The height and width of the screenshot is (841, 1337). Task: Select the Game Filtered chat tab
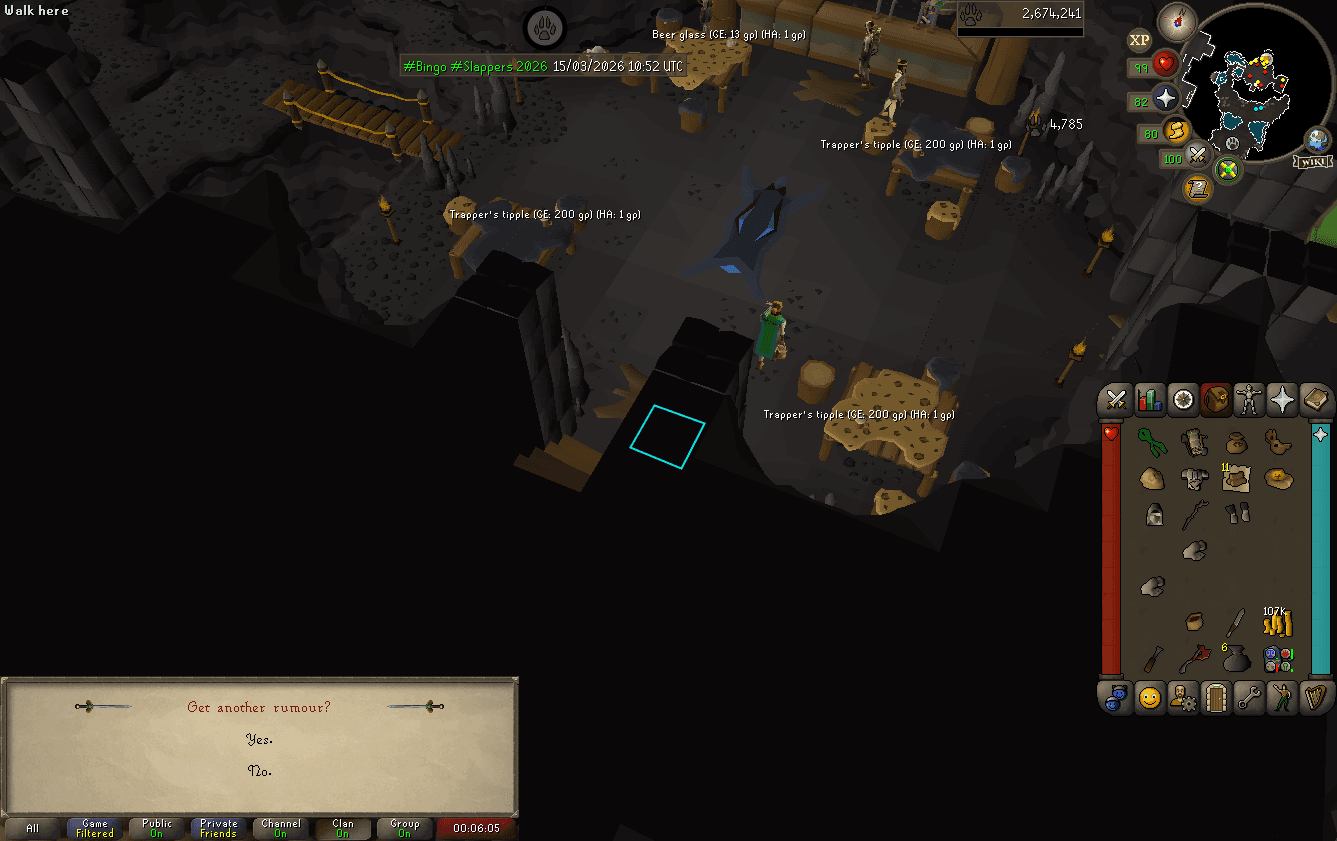point(94,828)
